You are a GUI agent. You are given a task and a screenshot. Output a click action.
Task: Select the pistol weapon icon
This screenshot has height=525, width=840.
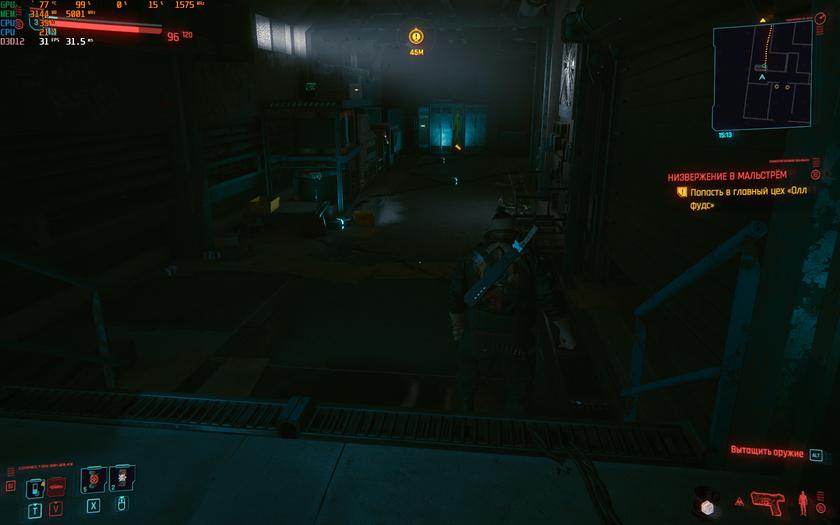click(x=767, y=500)
